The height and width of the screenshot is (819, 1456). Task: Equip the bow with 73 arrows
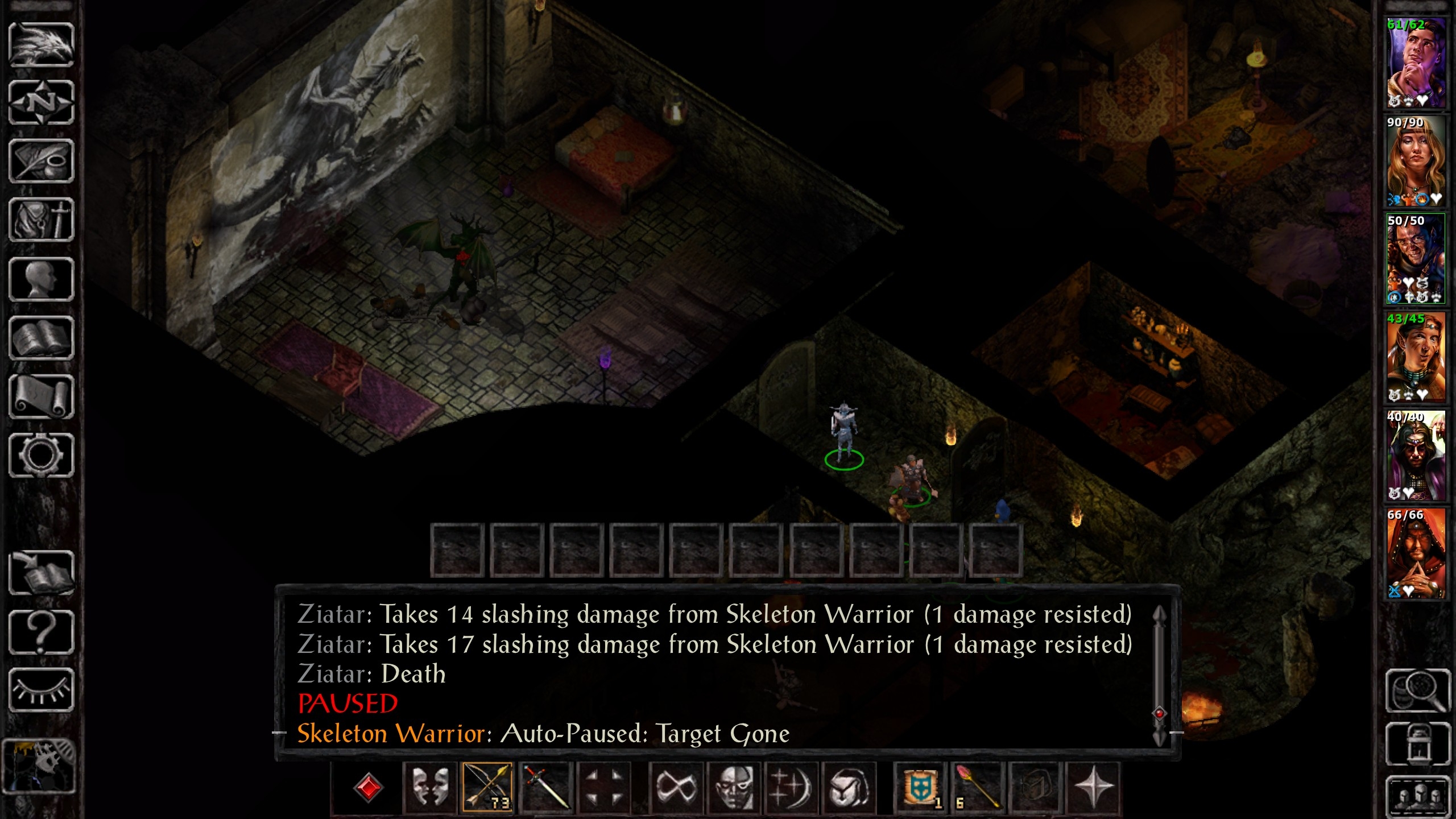(x=487, y=787)
